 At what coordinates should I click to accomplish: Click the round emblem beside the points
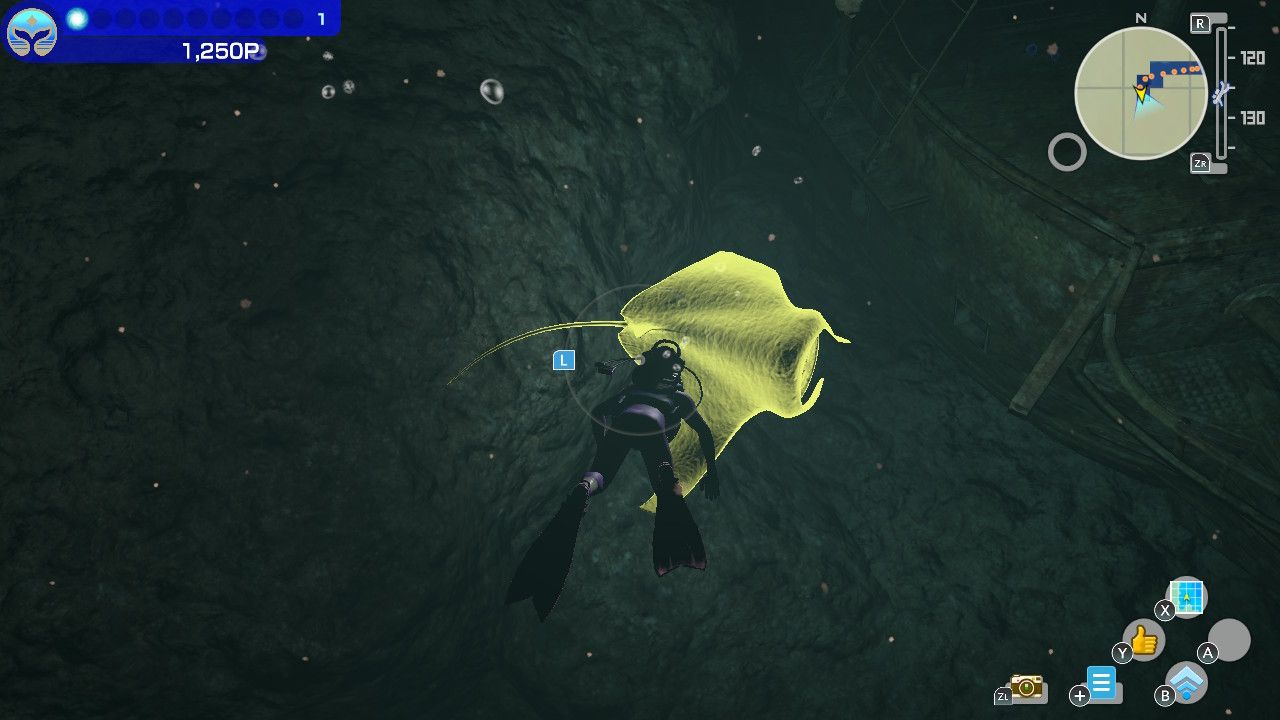[x=32, y=32]
